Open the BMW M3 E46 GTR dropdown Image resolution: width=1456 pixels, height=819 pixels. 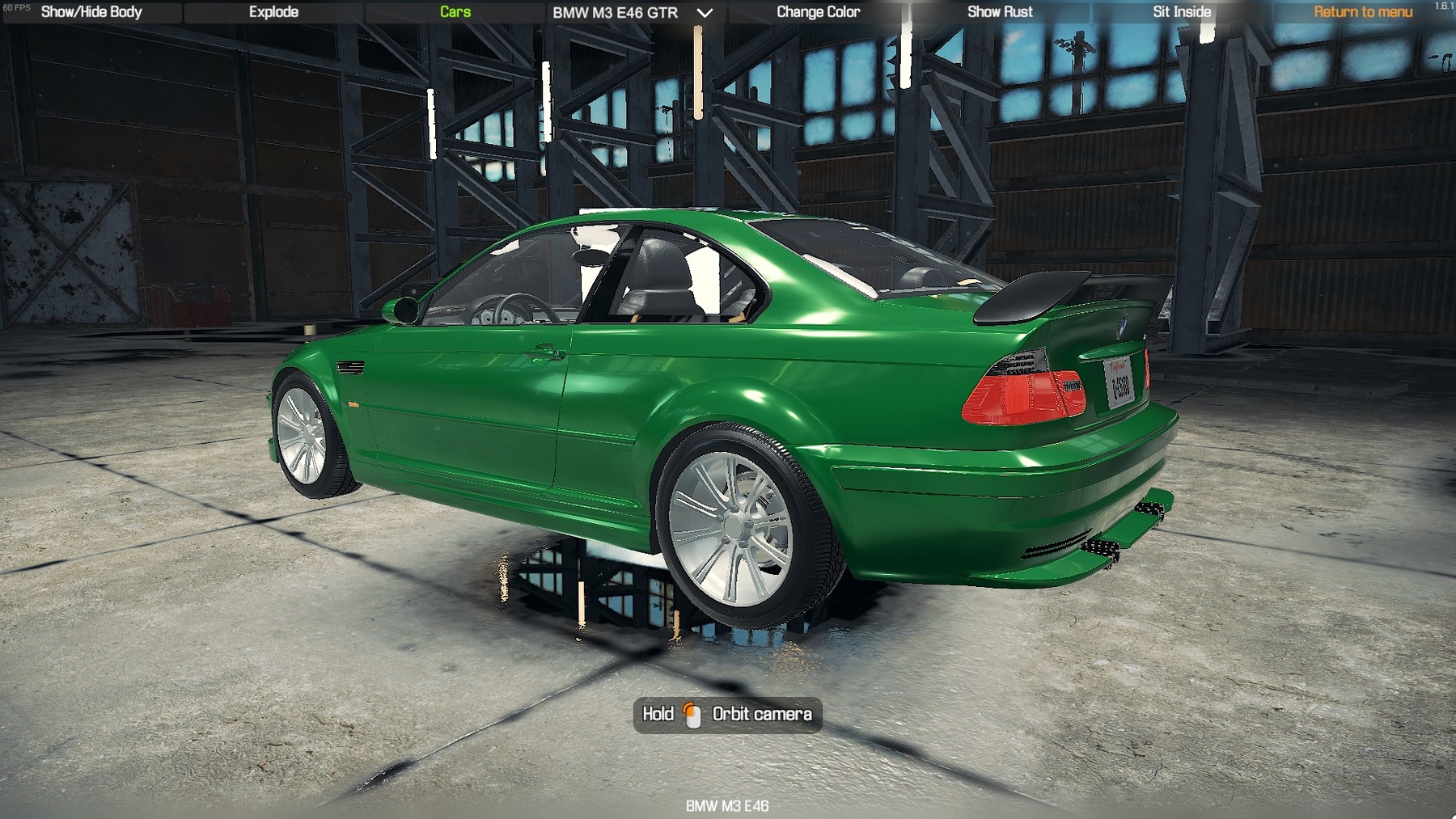633,13
